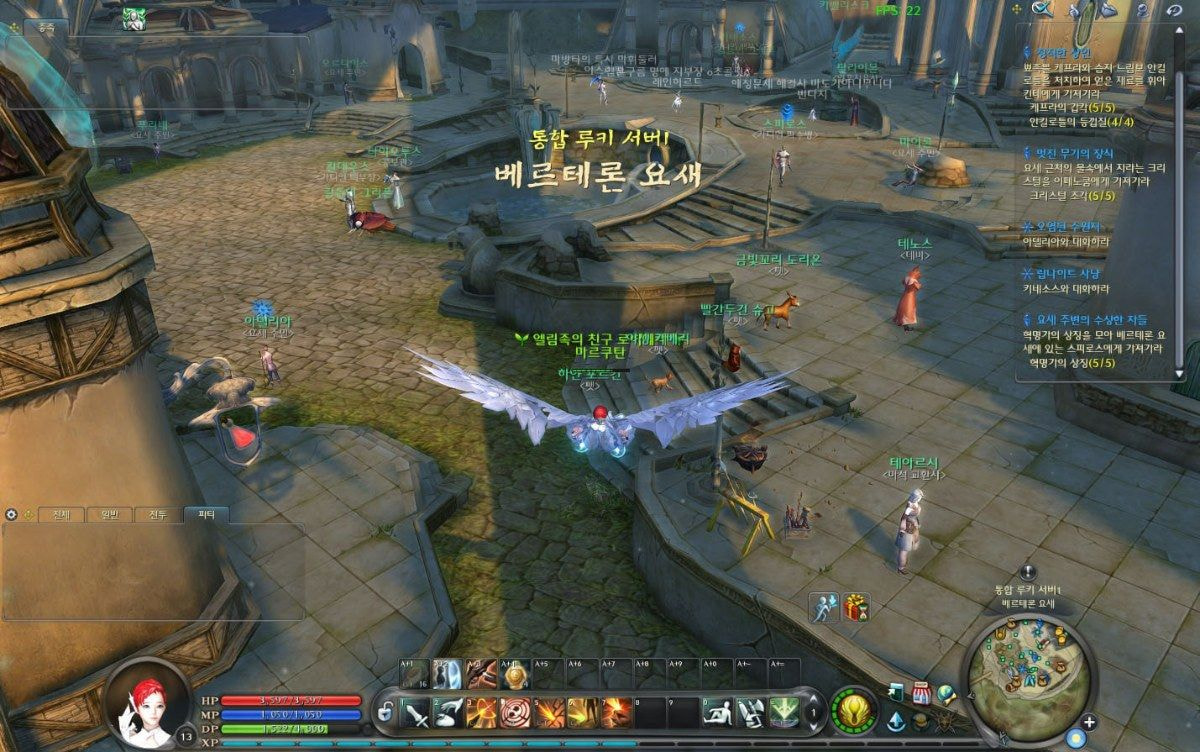Open the gift box reward icon
Image resolution: width=1200 pixels, height=752 pixels.
click(856, 607)
